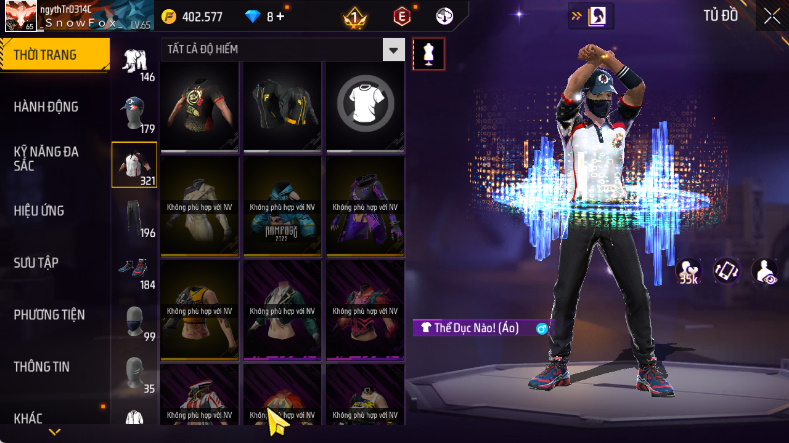789x443 pixels.
Task: Choose the outfit sets subcategory with 146 items
Action: coord(134,62)
